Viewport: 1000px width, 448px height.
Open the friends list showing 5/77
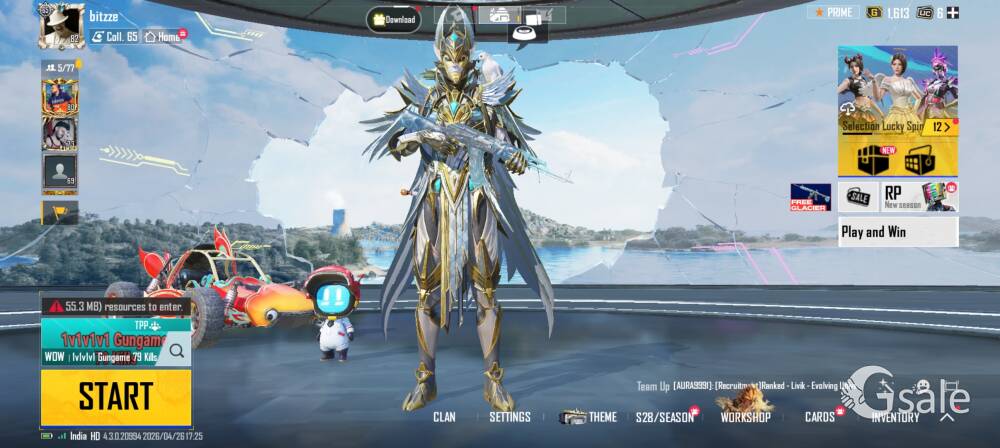(x=59, y=67)
